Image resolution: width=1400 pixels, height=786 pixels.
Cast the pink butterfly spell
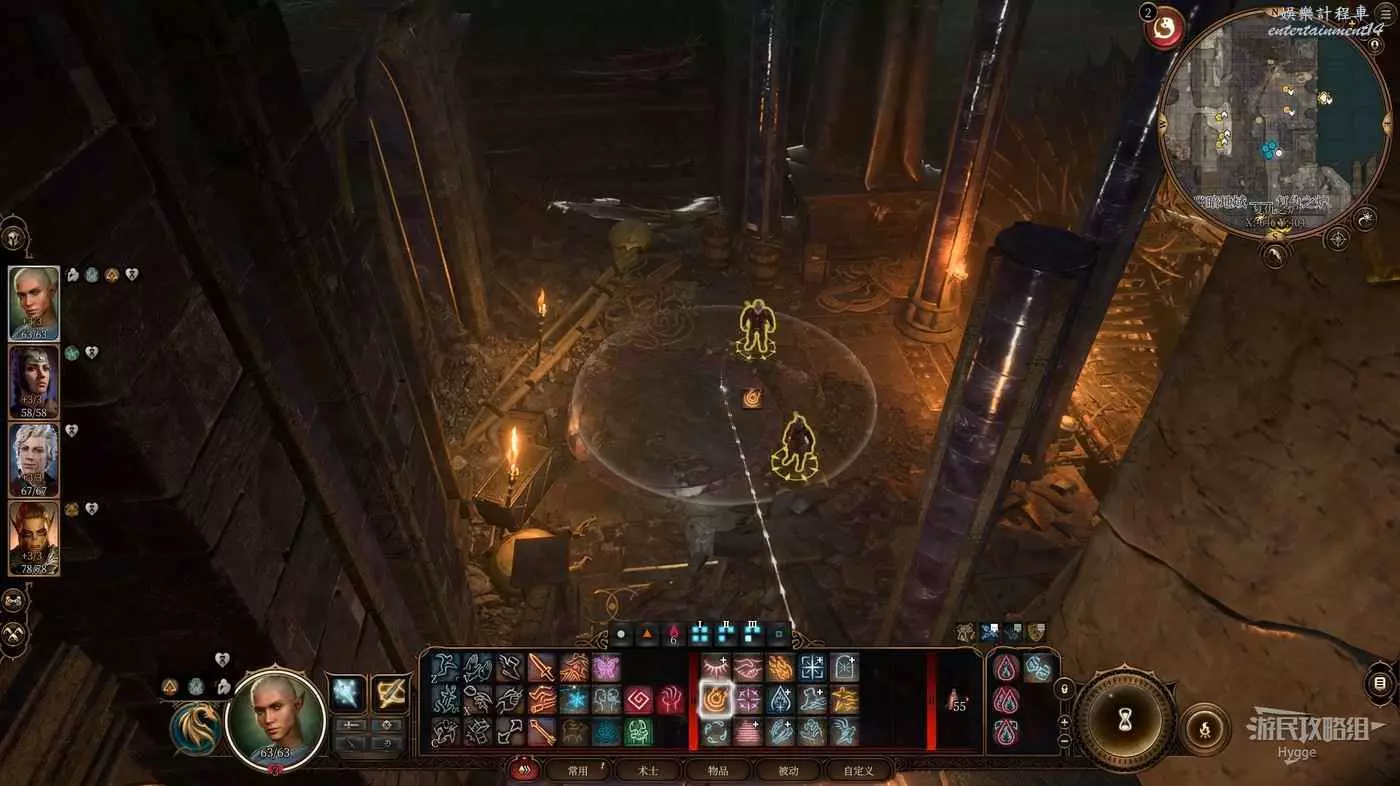(606, 668)
